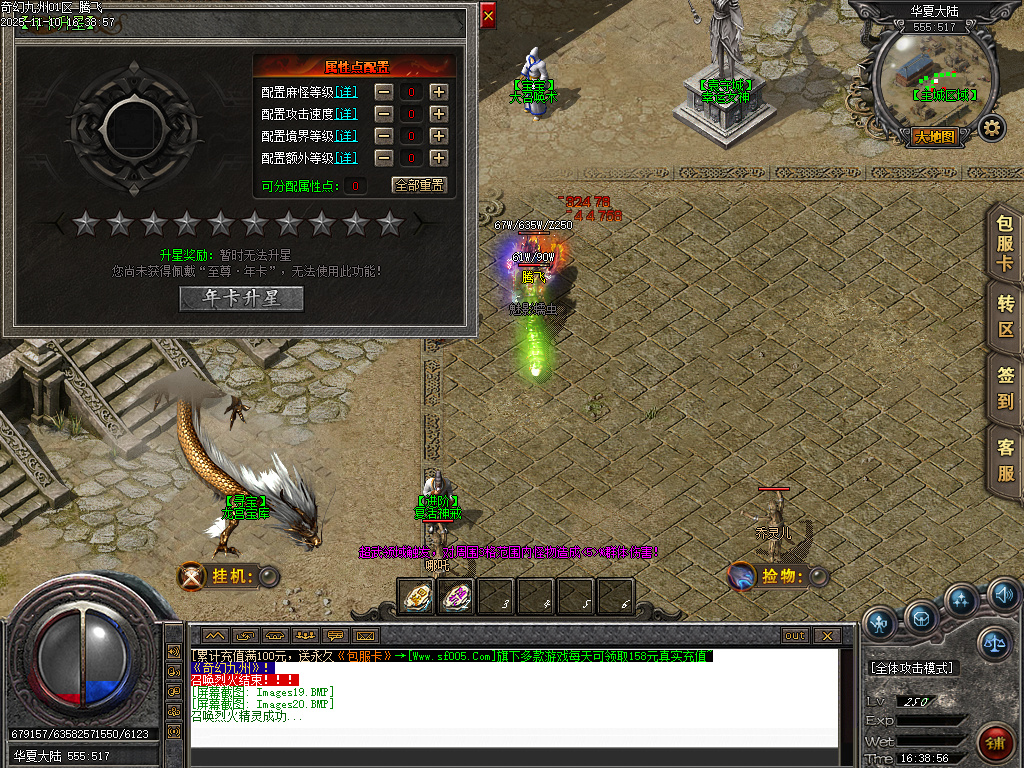Increase 配置境界等级 with its plus button
The height and width of the screenshot is (768, 1024).
438,135
